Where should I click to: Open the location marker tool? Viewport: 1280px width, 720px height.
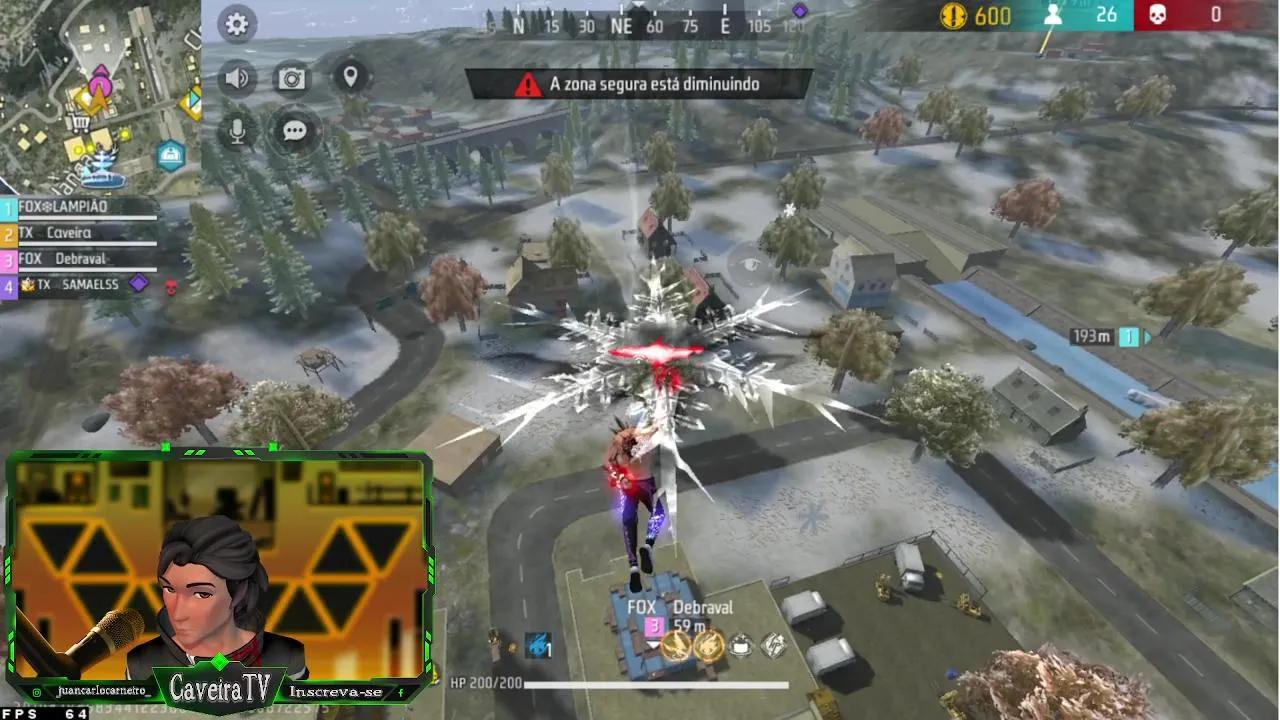click(352, 76)
